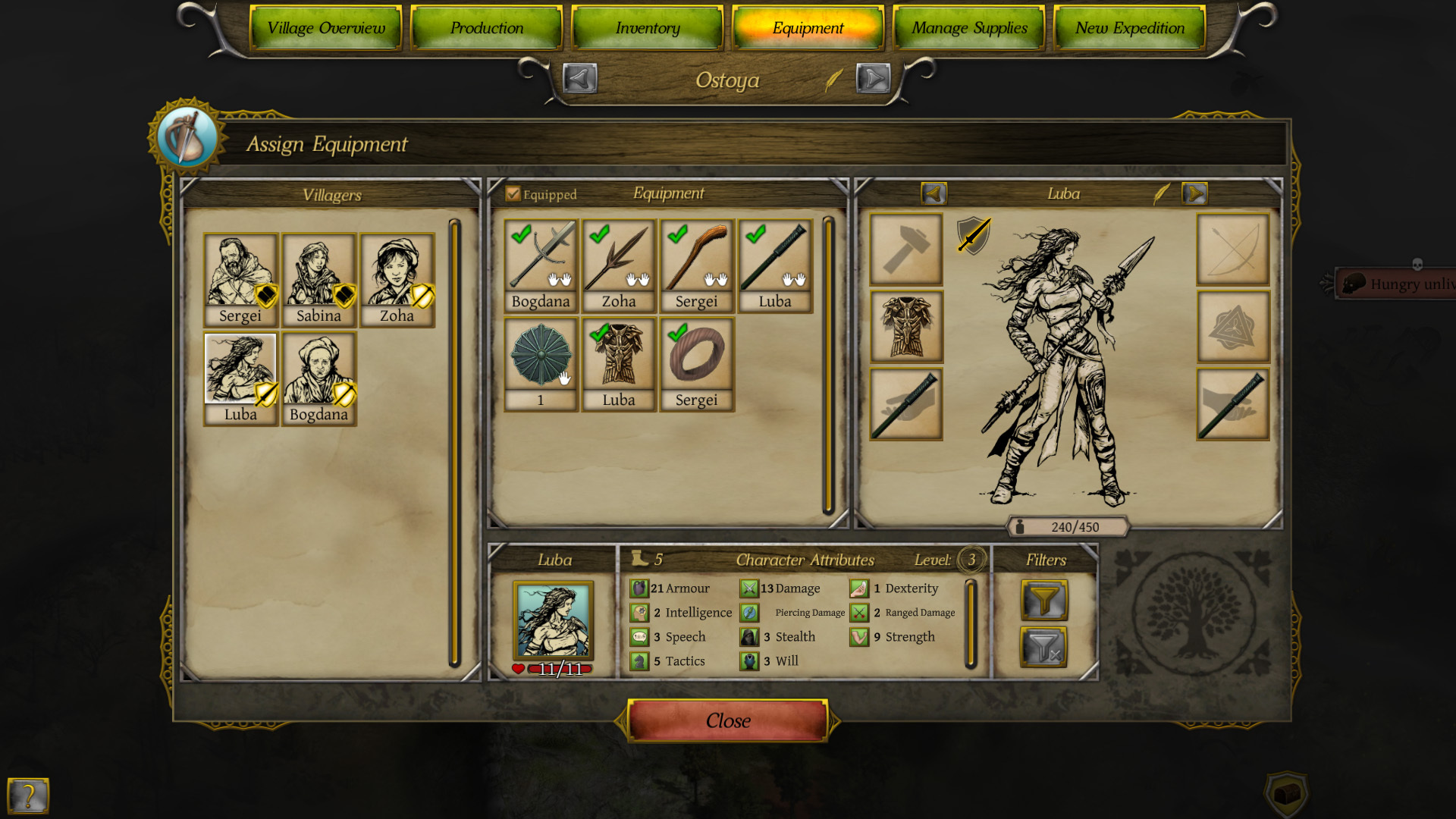Clear filters with crossed funnel button
Screen dimensions: 1456x819
click(1043, 648)
